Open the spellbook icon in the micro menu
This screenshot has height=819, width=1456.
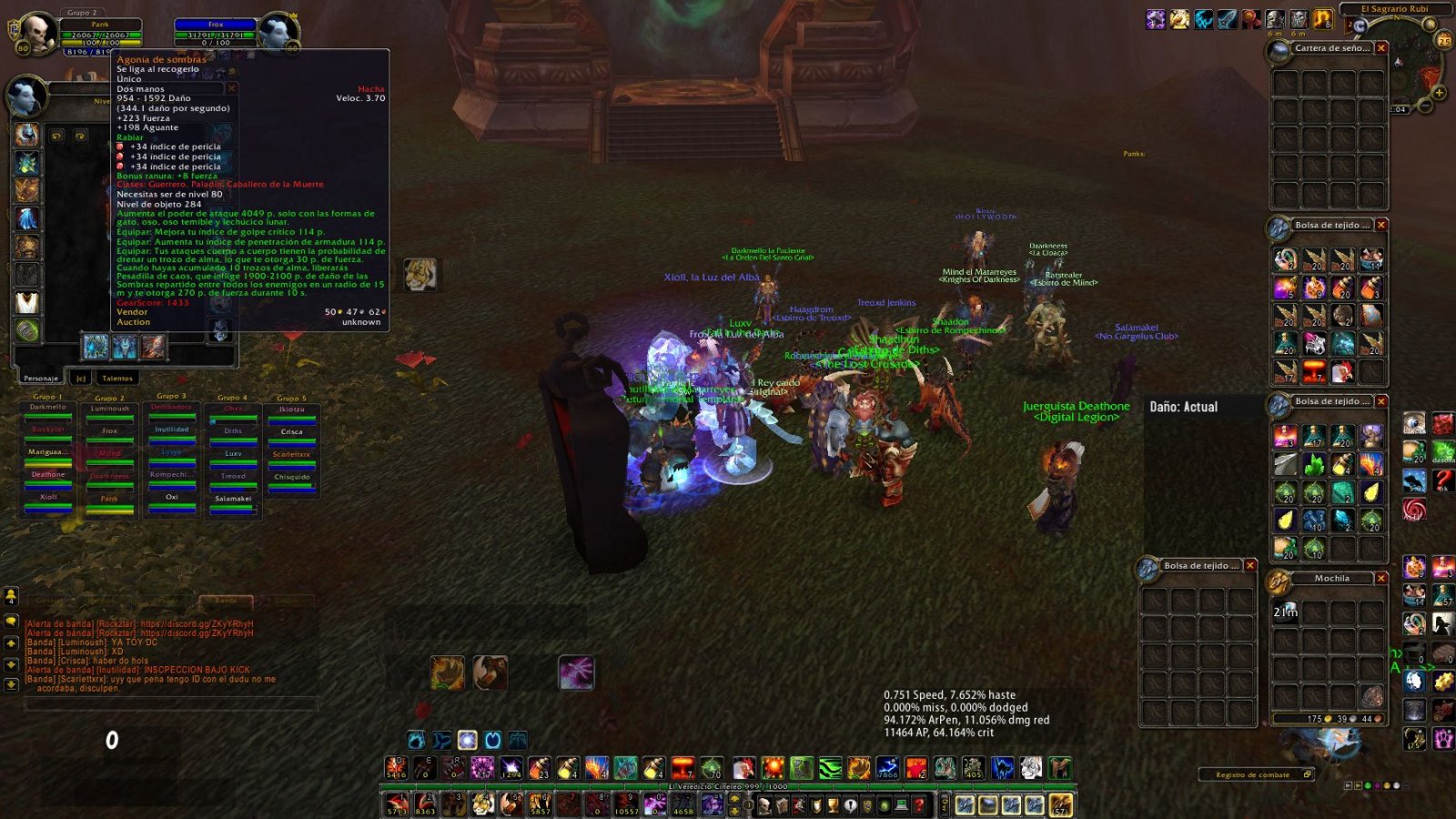[782, 804]
